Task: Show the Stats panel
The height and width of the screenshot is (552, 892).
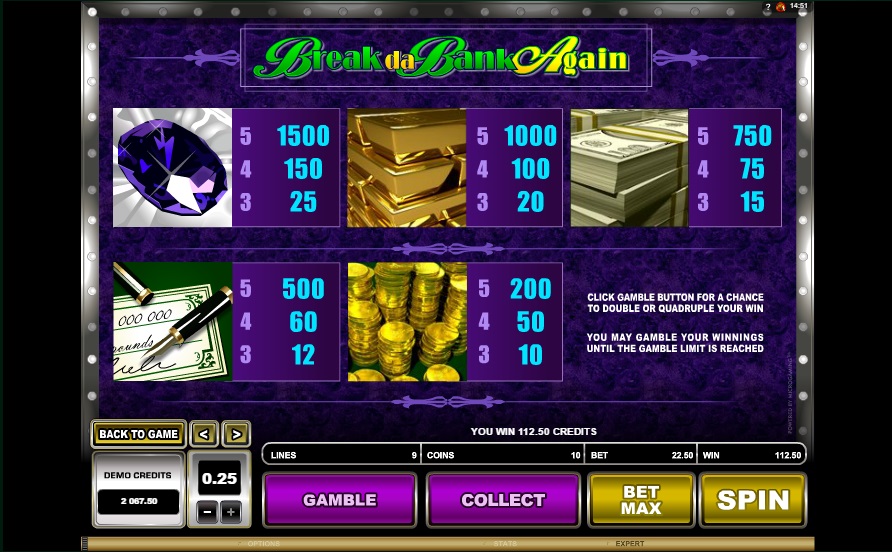Action: coord(505,544)
